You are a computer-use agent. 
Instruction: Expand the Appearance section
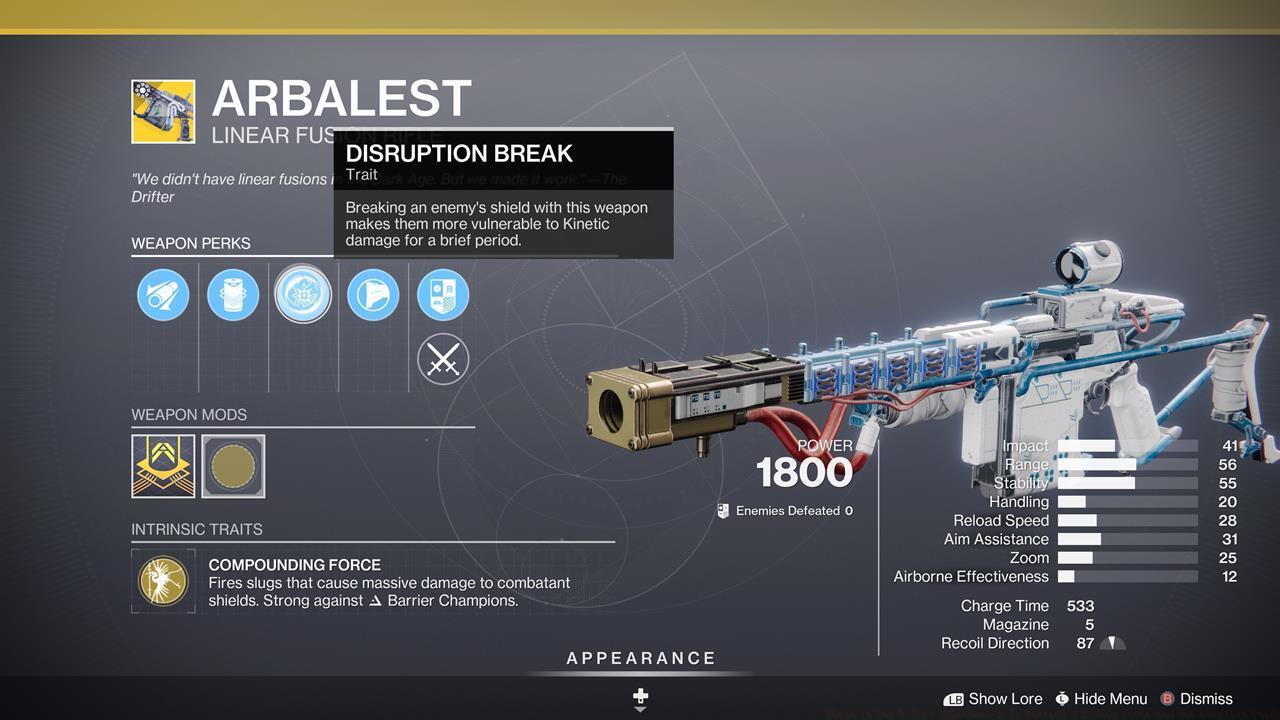pos(640,658)
